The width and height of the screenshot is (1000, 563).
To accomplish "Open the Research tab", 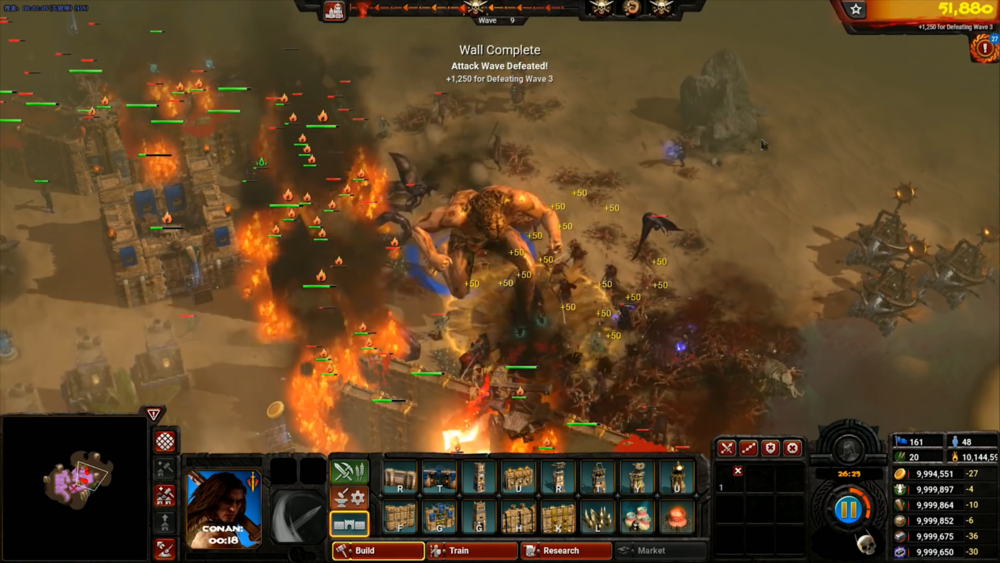I will 565,551.
